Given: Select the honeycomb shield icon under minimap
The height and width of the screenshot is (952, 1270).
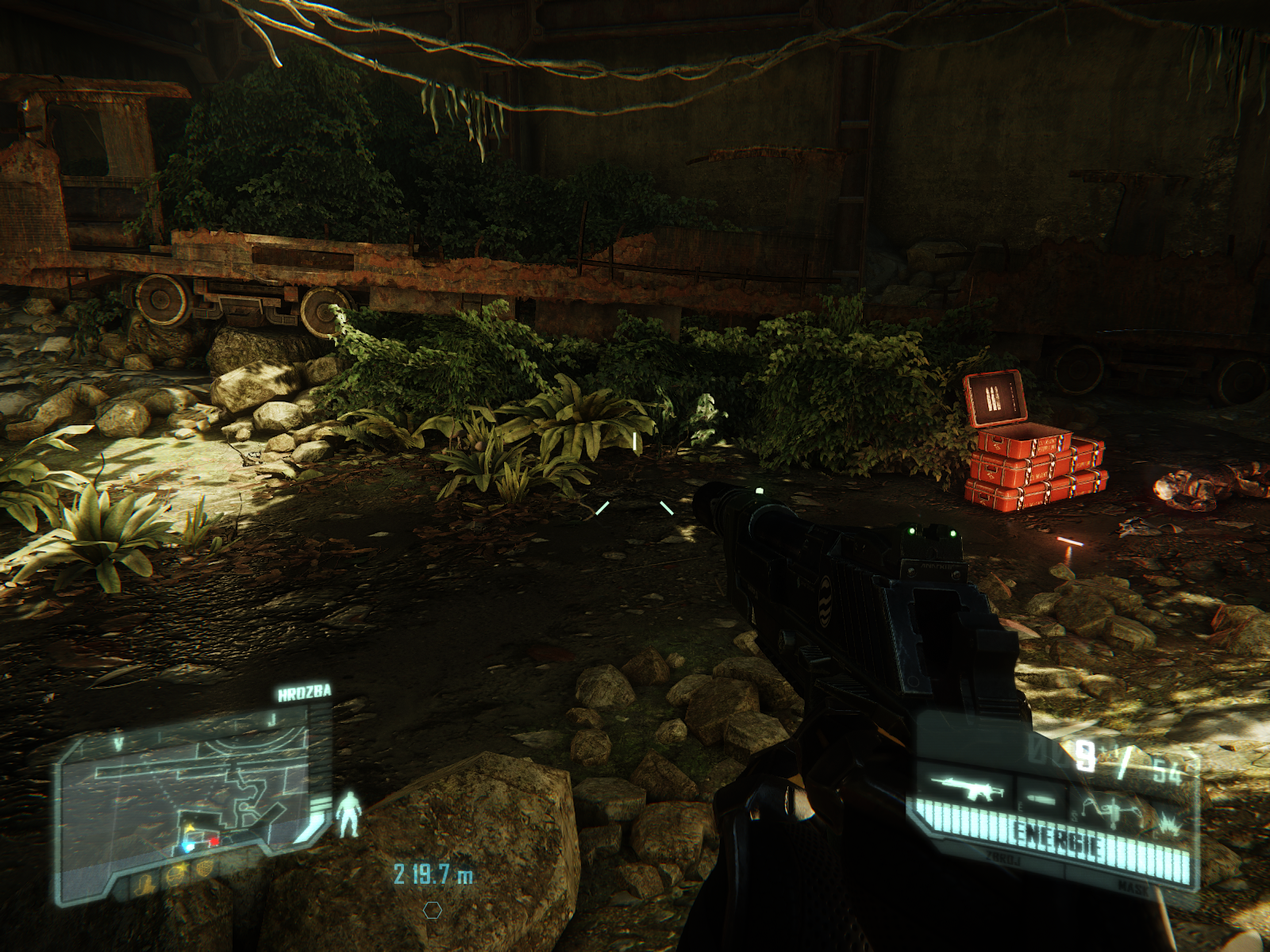Looking at the screenshot, I should [x=205, y=866].
